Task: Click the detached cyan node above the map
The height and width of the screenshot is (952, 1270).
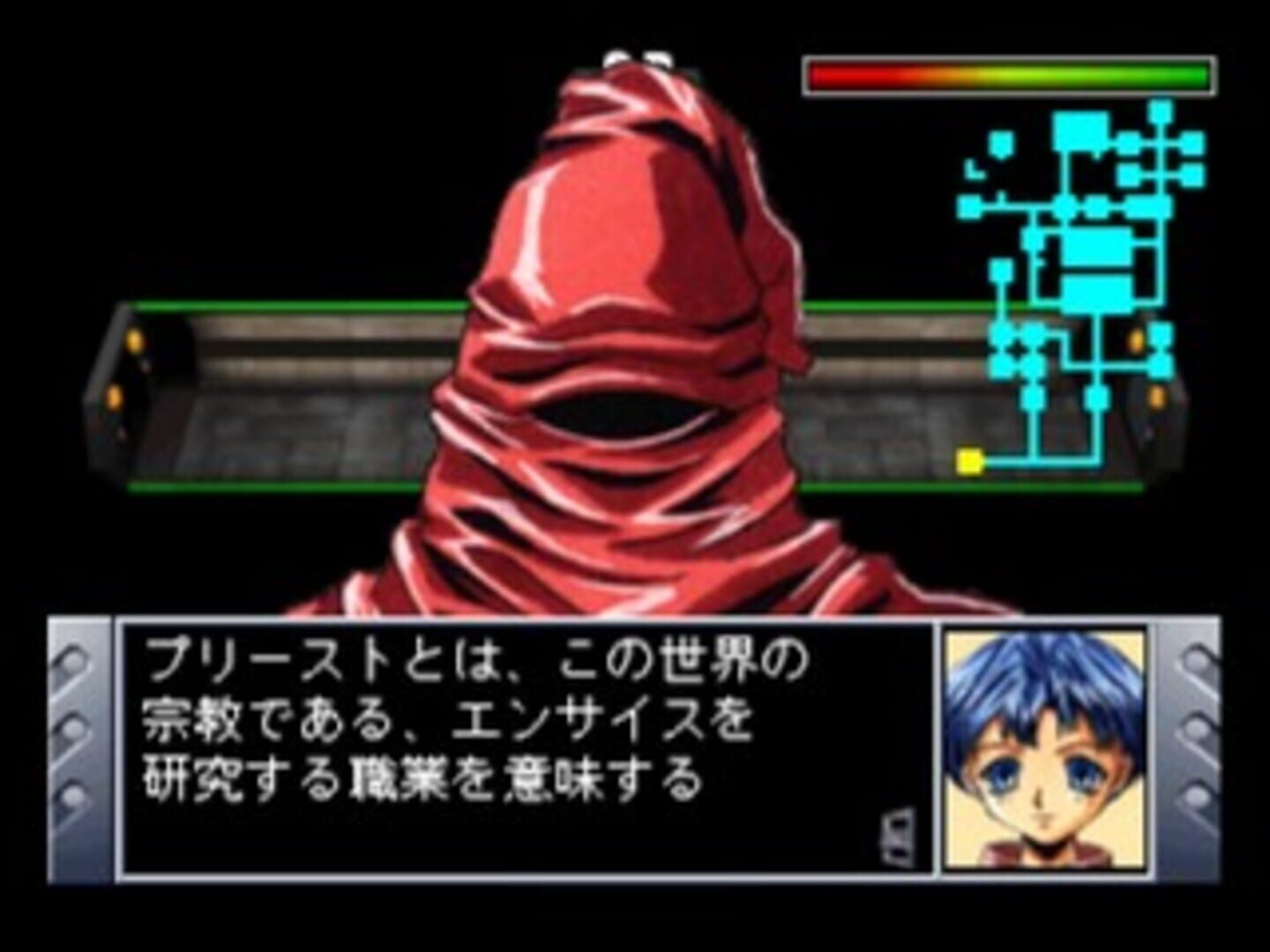Action: [1001, 141]
